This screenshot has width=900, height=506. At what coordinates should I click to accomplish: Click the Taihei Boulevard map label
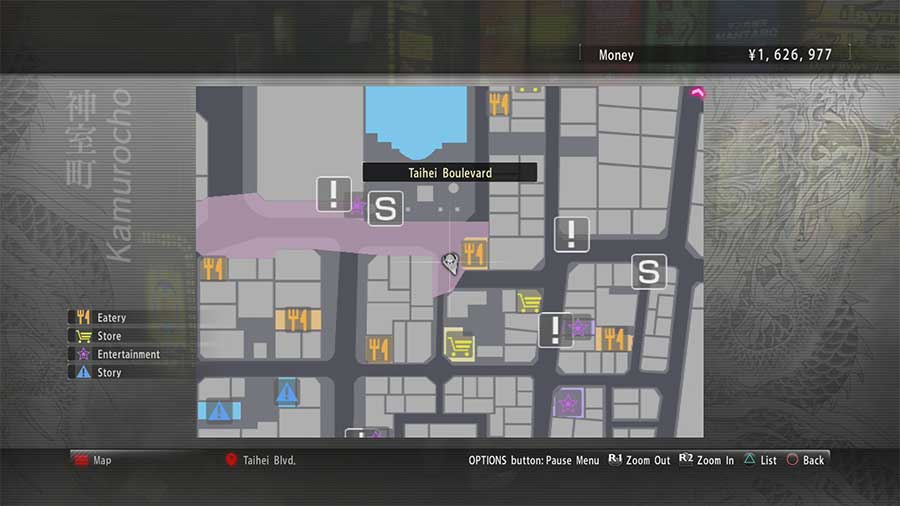(x=449, y=173)
